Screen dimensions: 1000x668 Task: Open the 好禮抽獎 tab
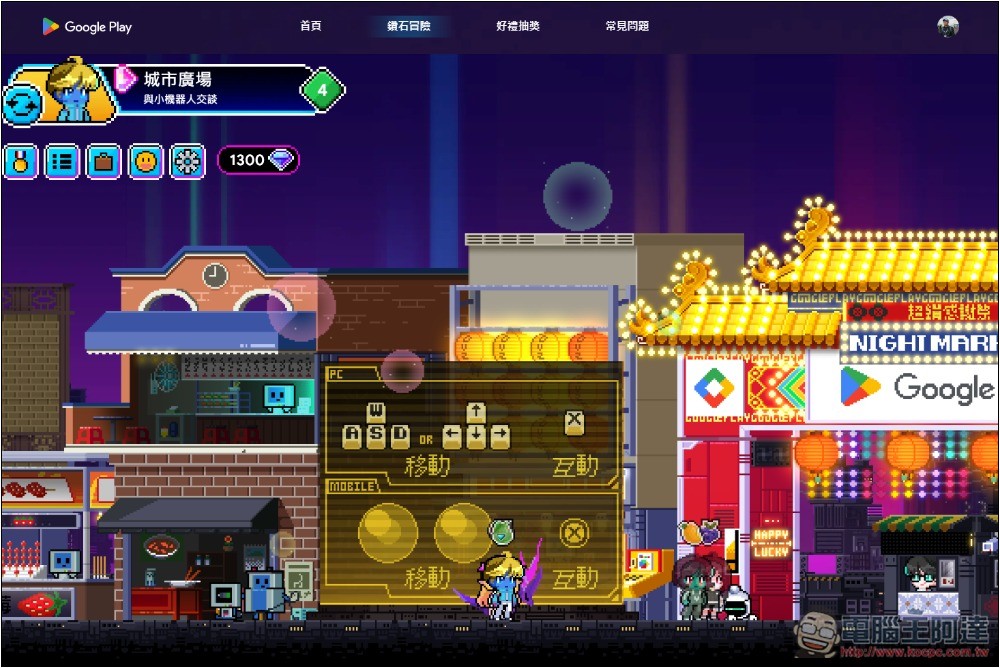coord(517,26)
